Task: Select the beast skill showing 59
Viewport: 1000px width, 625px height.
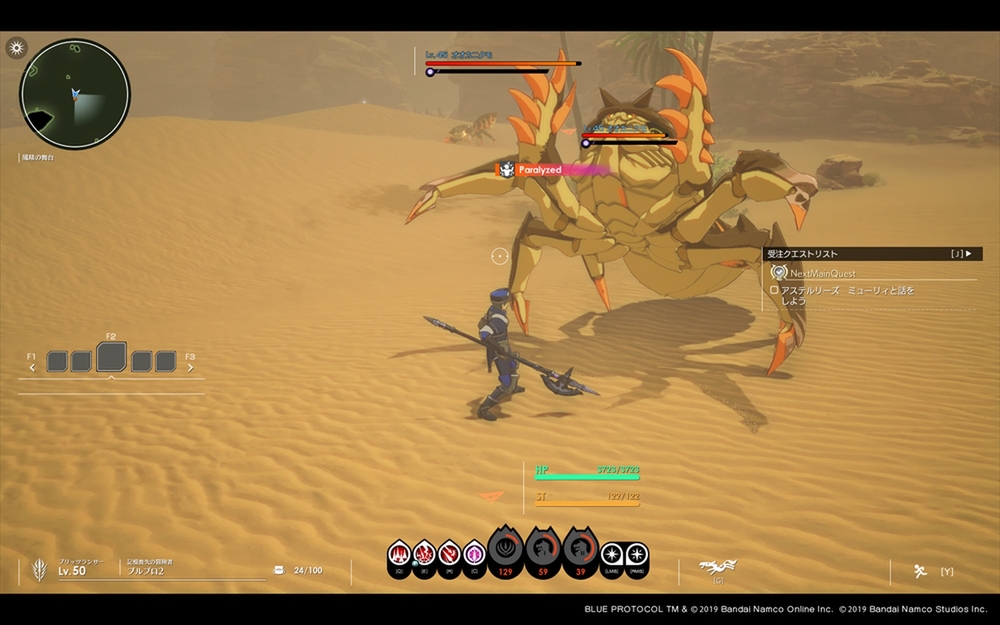Action: 543,550
